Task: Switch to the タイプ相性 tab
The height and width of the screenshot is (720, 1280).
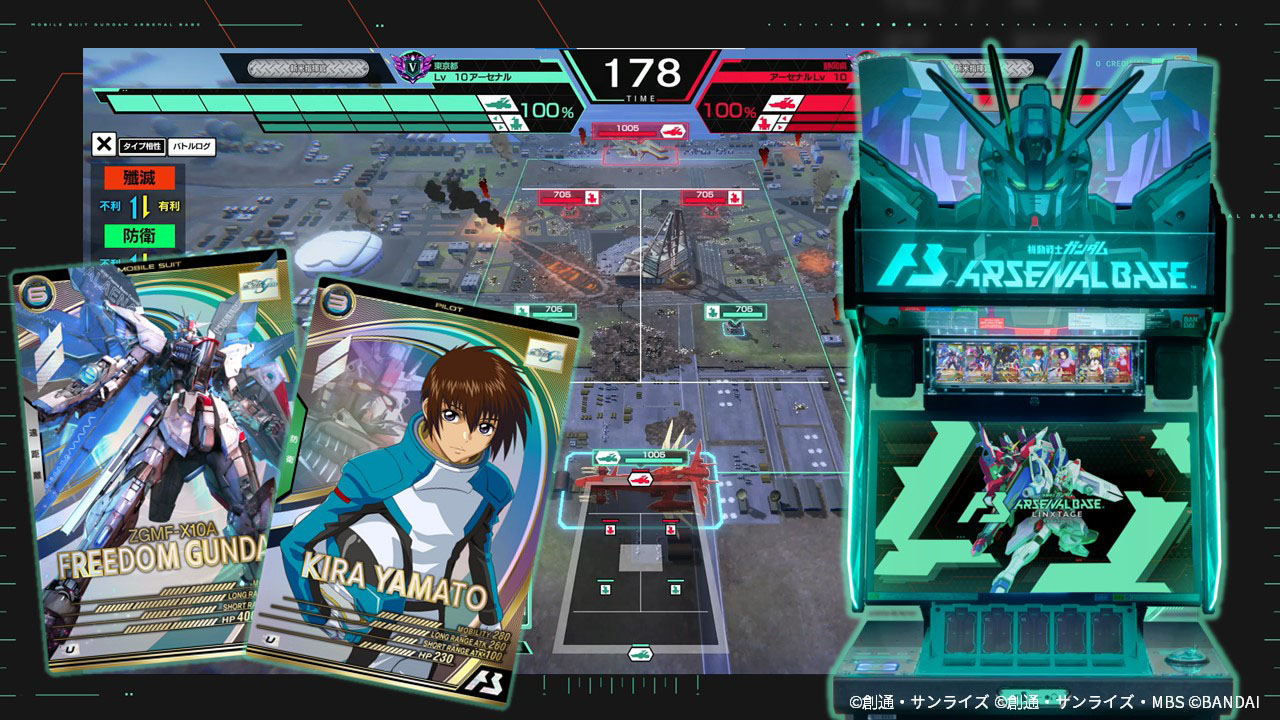Action: coord(142,146)
